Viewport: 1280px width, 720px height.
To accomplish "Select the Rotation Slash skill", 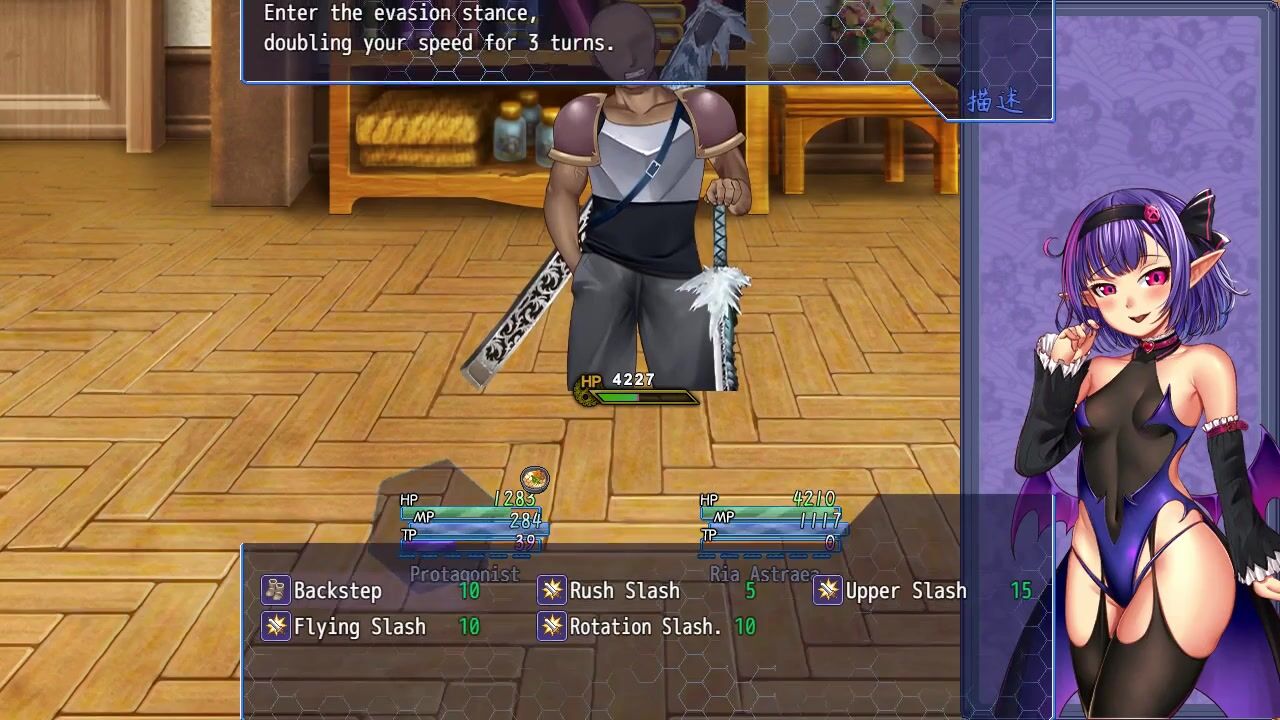I will [x=645, y=627].
